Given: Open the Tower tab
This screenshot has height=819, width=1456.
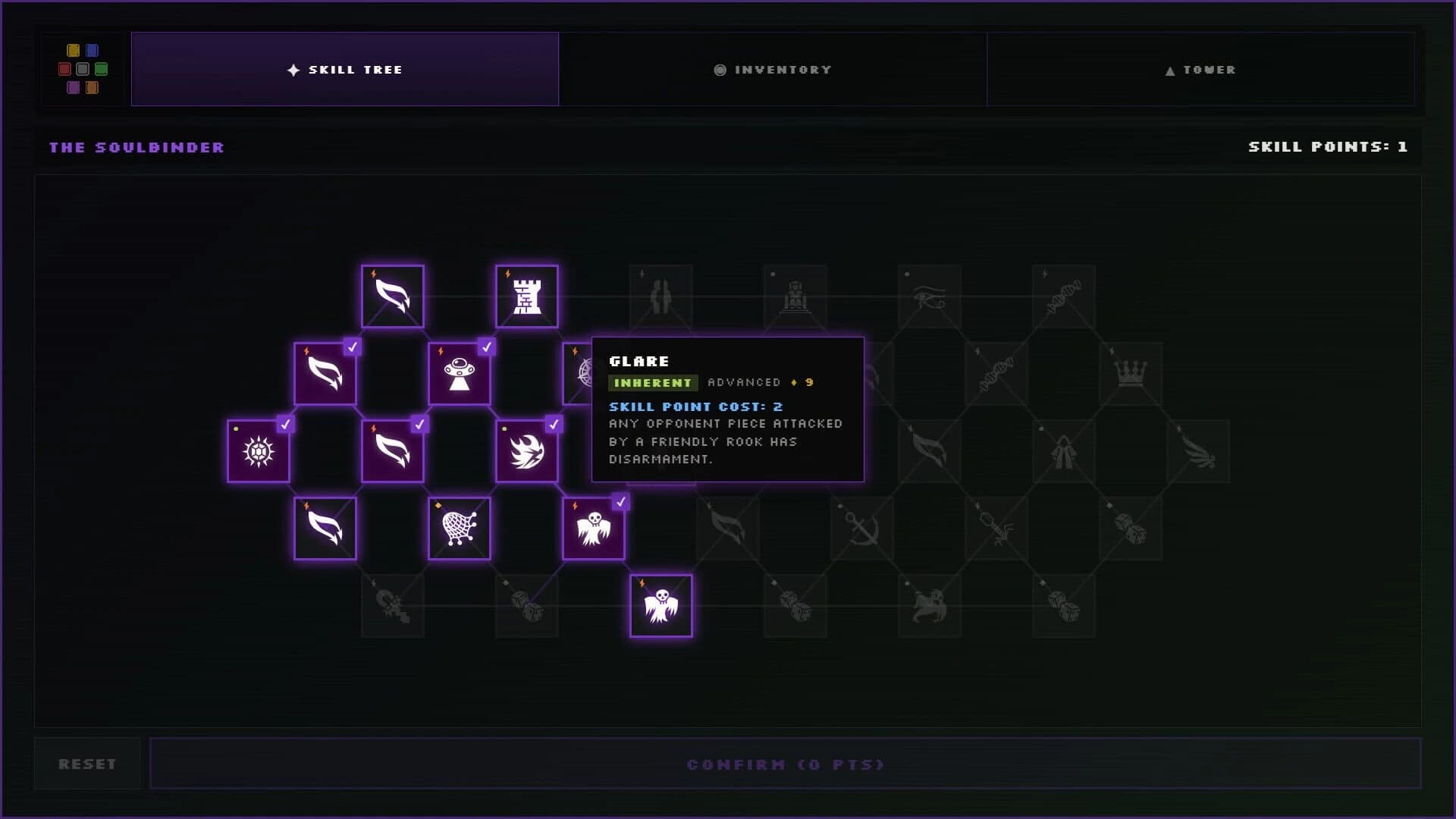Looking at the screenshot, I should 1201,69.
